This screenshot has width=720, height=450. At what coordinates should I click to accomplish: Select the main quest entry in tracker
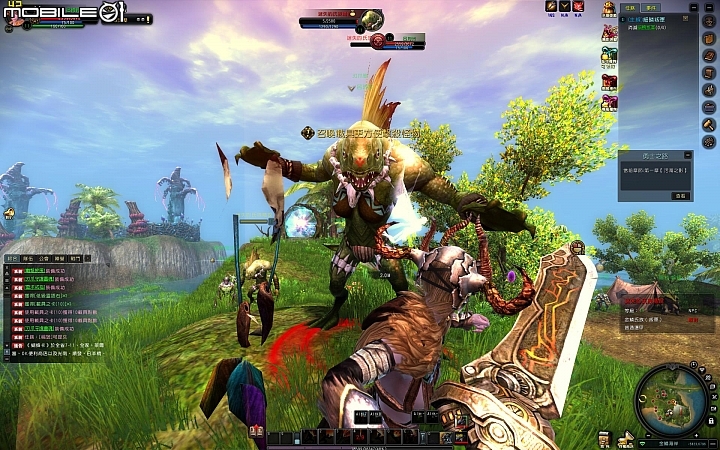(x=655, y=18)
